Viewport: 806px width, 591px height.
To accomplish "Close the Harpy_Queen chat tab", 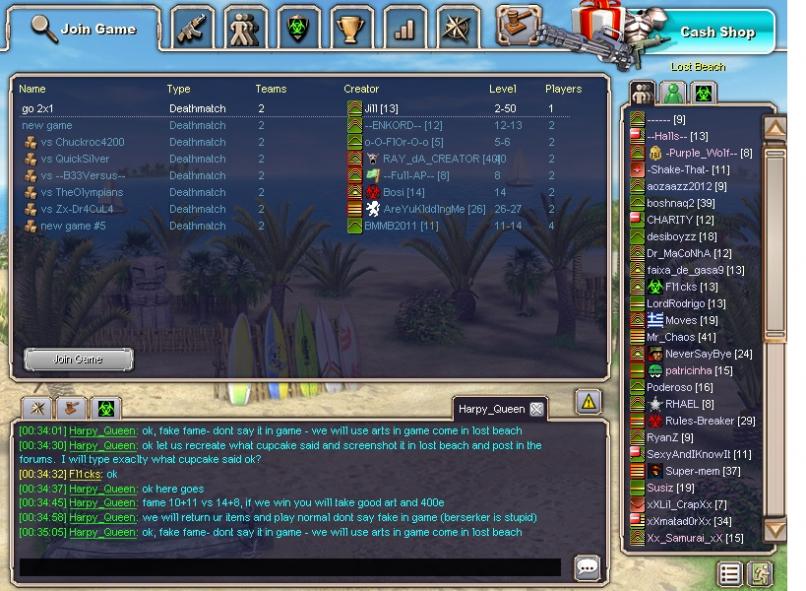I will 536,409.
